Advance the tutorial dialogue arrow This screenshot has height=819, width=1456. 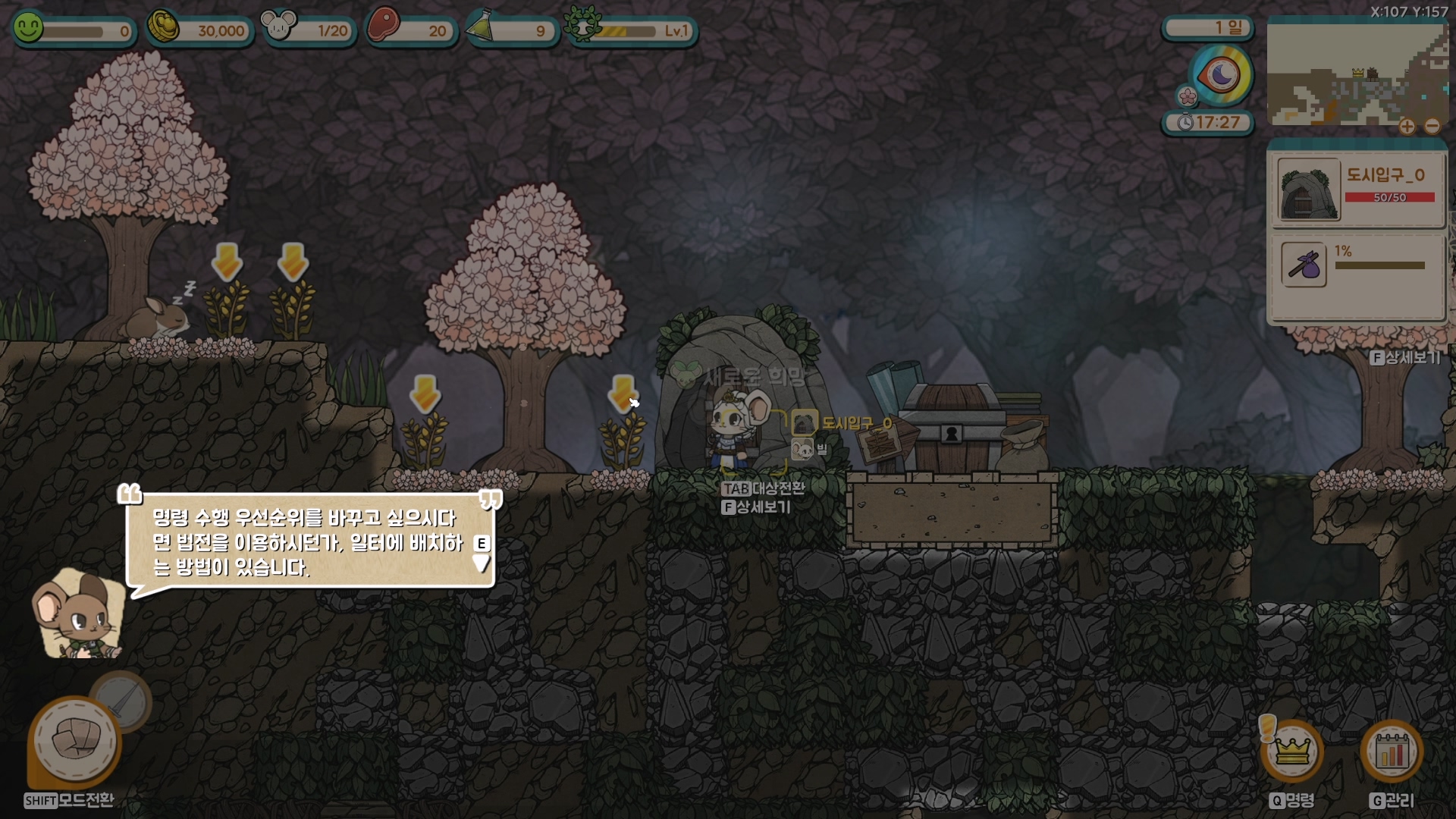click(x=482, y=563)
